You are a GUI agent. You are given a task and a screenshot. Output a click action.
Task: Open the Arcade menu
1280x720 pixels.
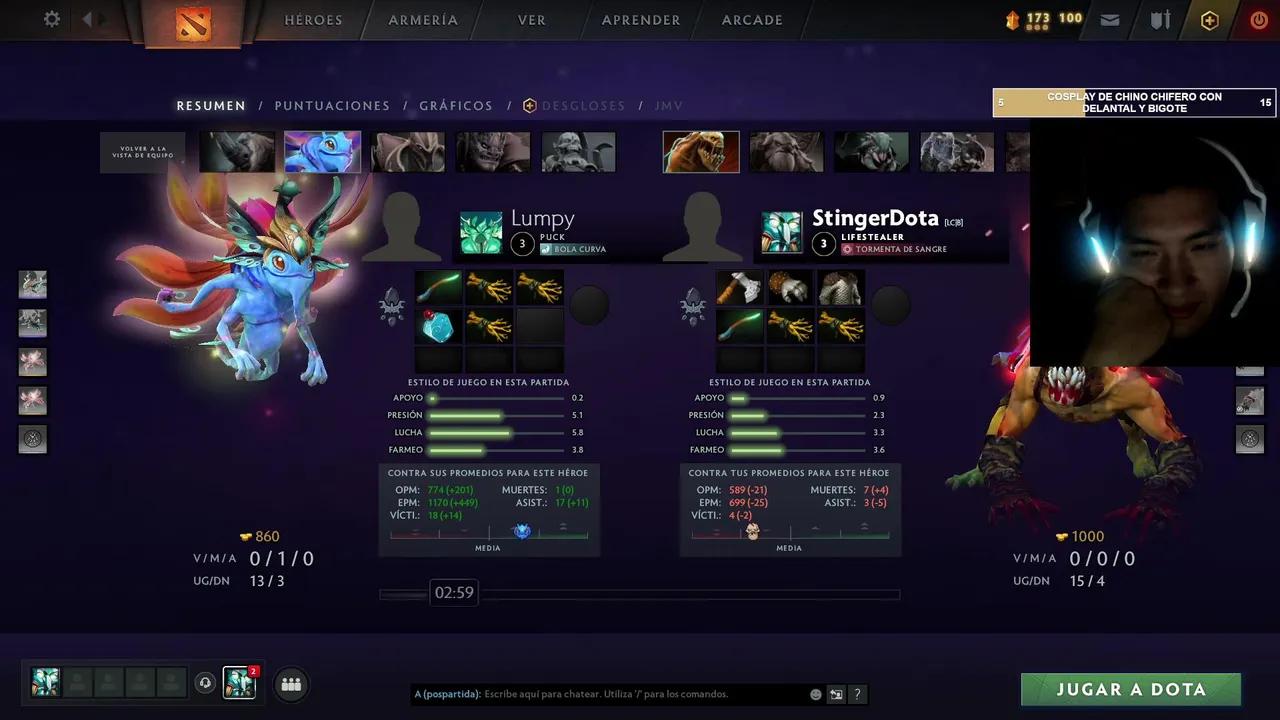click(x=752, y=20)
